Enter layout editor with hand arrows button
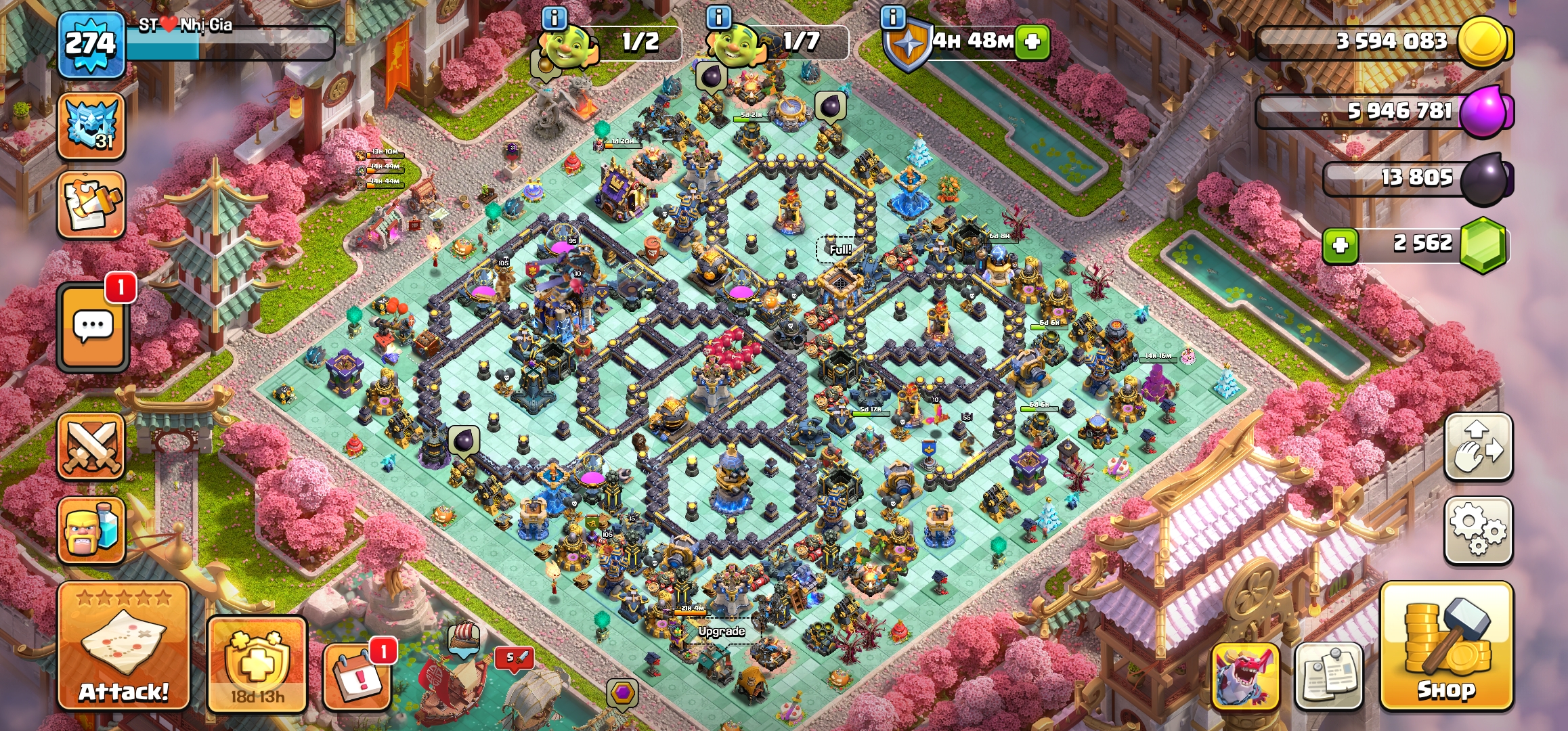This screenshot has height=731, width=1568. 1478,447
